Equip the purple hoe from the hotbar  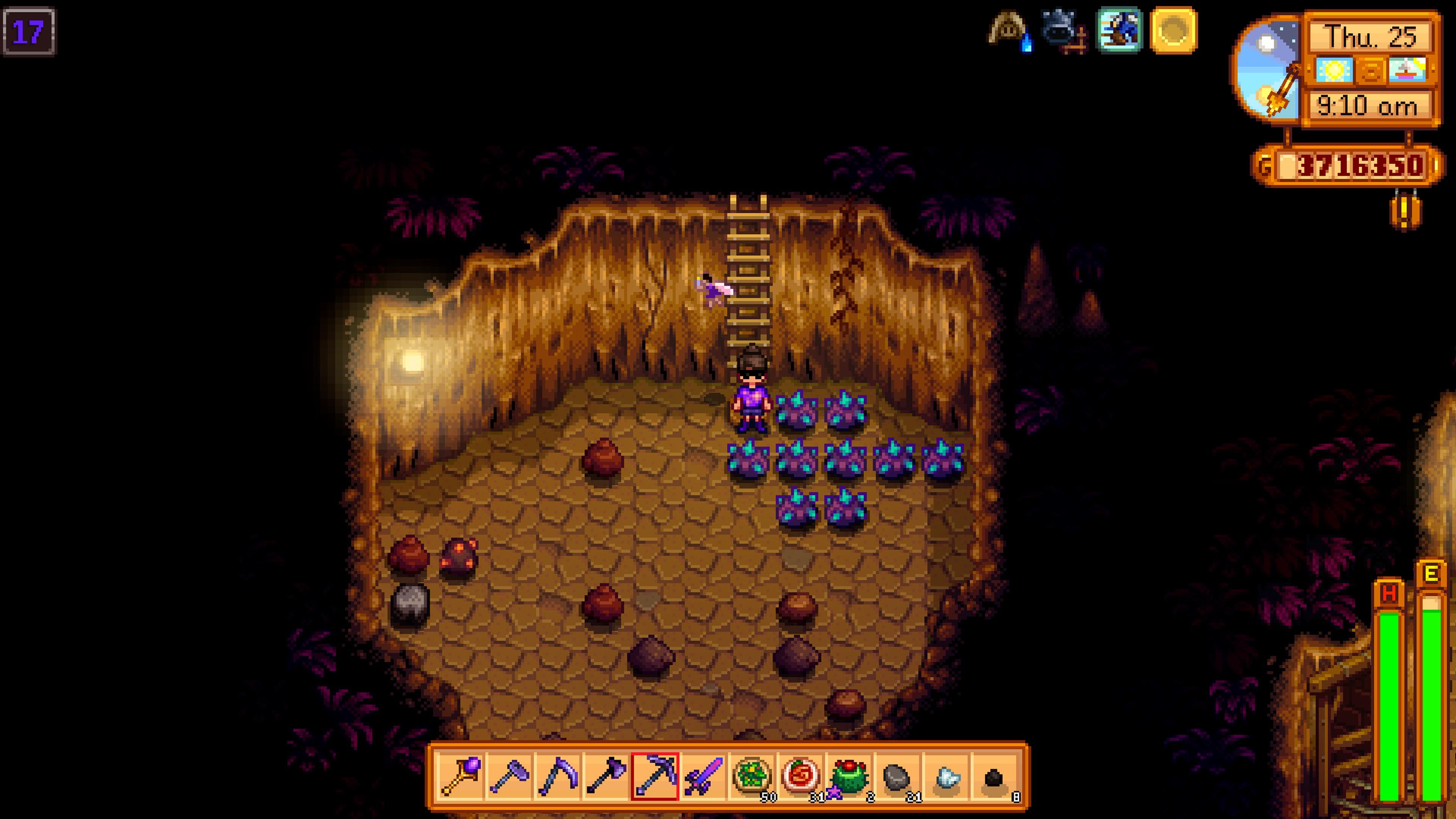pyautogui.click(x=509, y=777)
